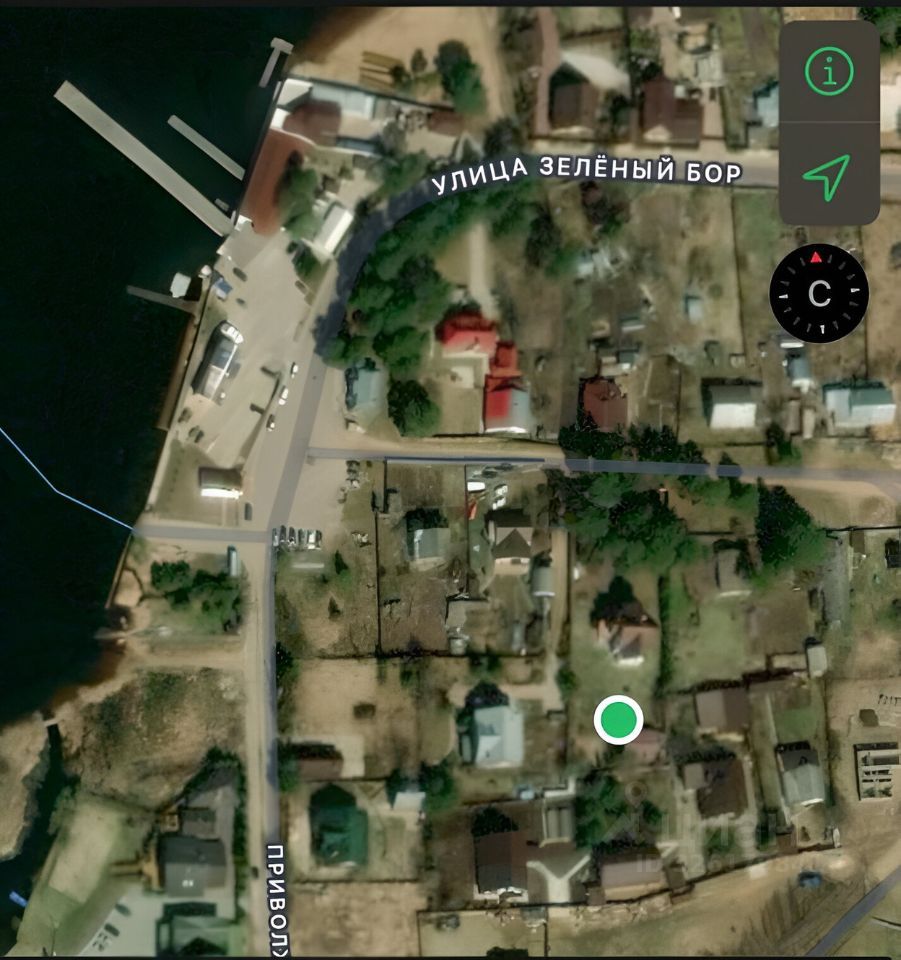Open the map info button

(x=828, y=72)
